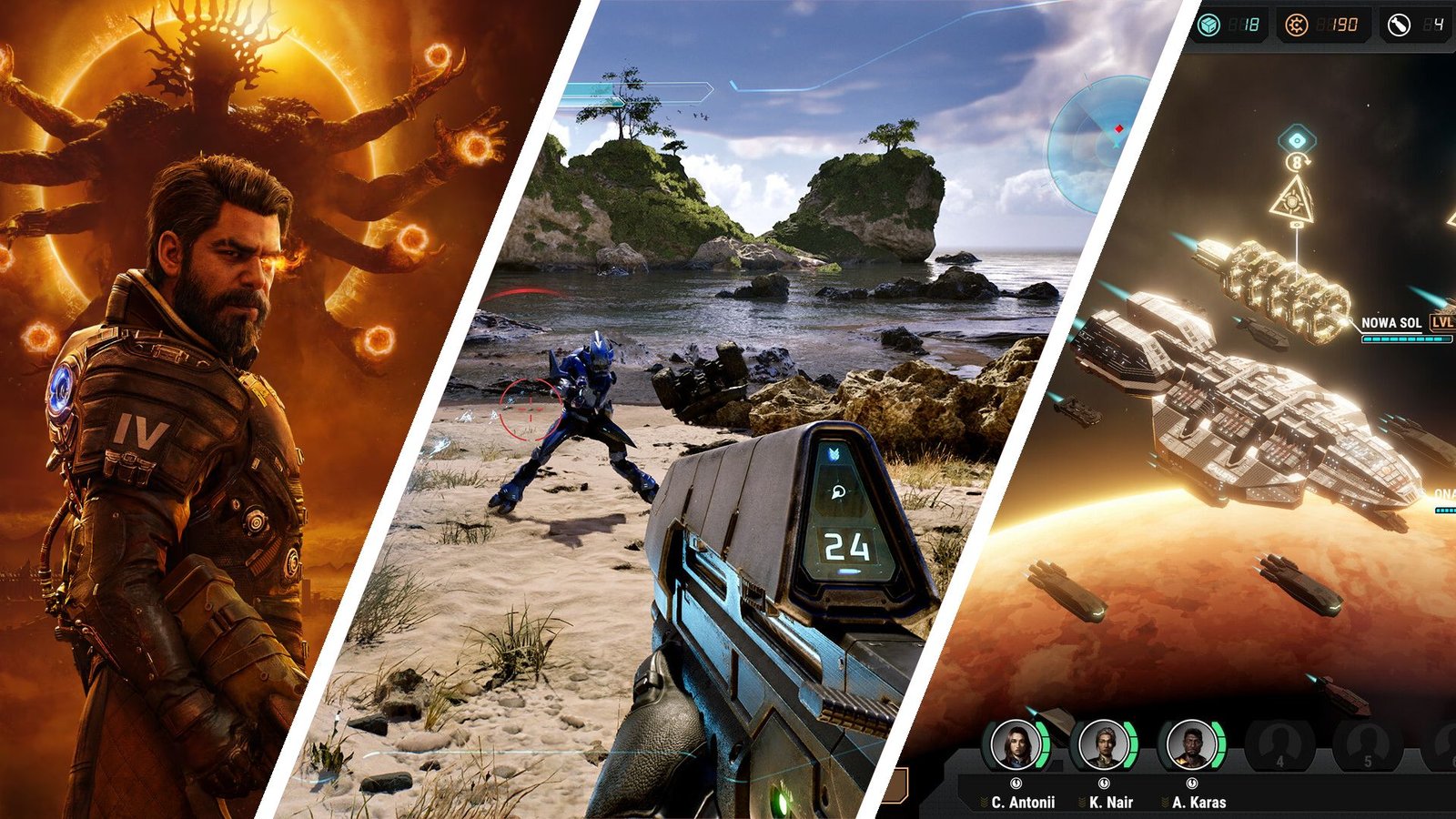
Task: Click the cyan diamond objective marker
Action: click(x=1297, y=139)
